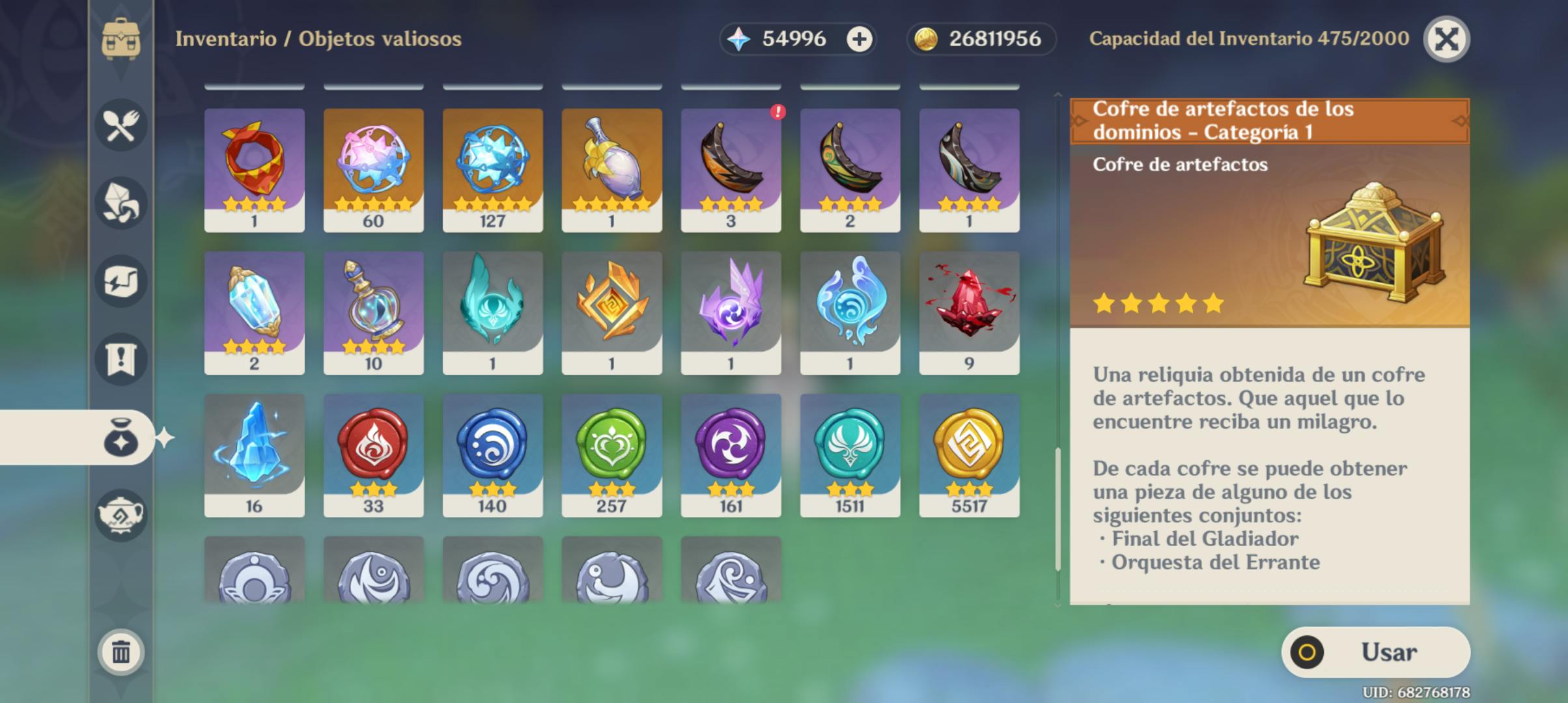Screen dimensions: 1568x703
Task: Pick the teal Anemo sigil with 1511
Action: tap(850, 455)
